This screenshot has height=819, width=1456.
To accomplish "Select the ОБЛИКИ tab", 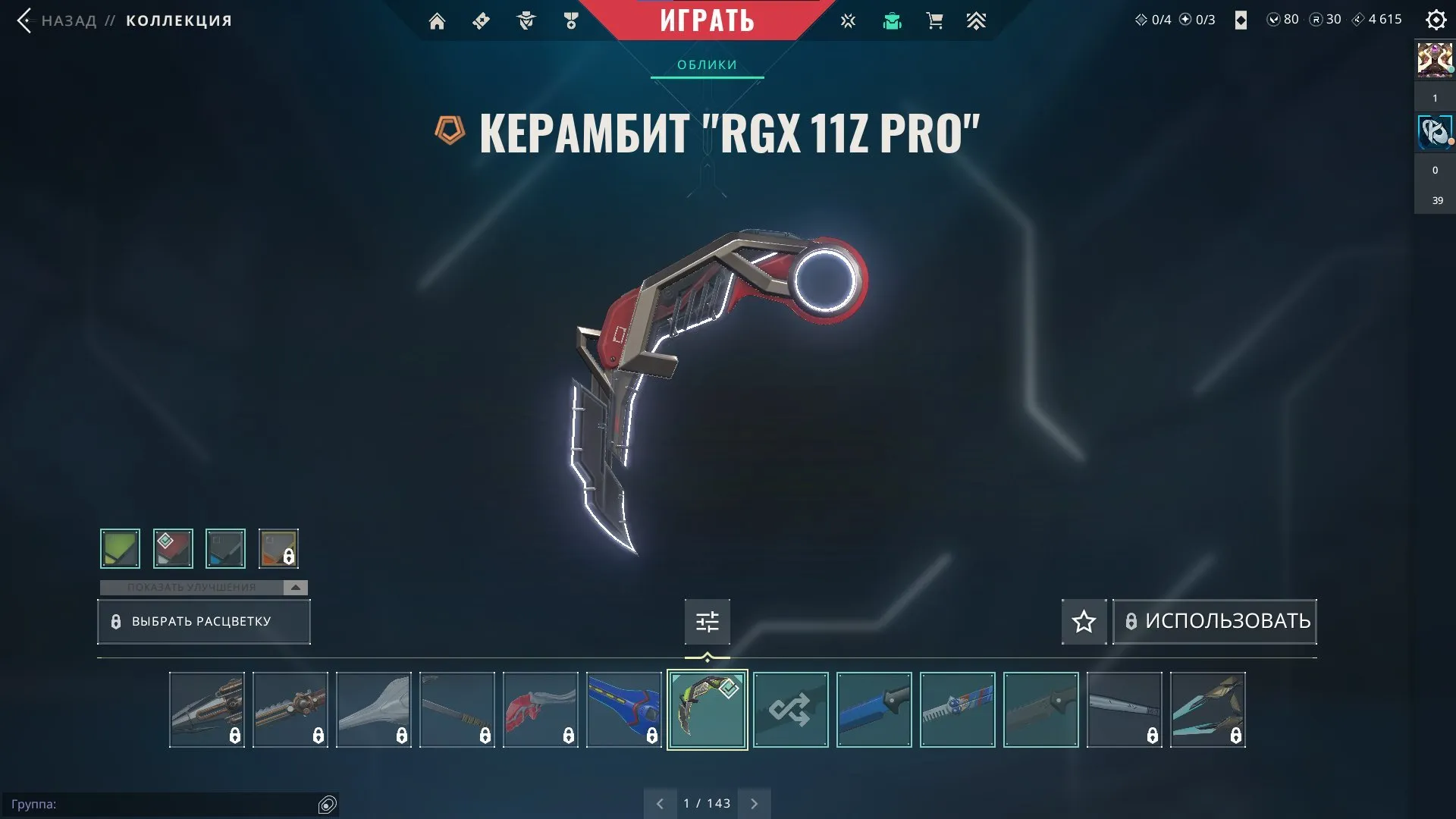I will point(706,64).
